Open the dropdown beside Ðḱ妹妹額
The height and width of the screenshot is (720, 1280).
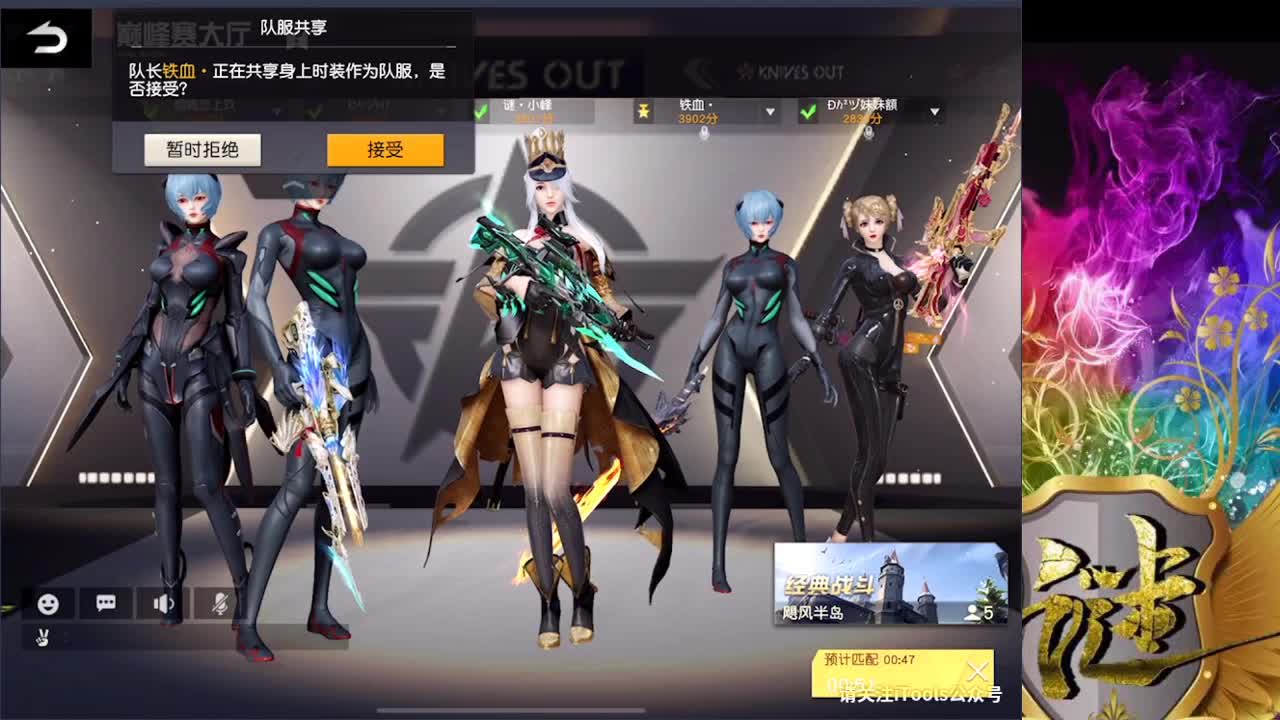(935, 112)
